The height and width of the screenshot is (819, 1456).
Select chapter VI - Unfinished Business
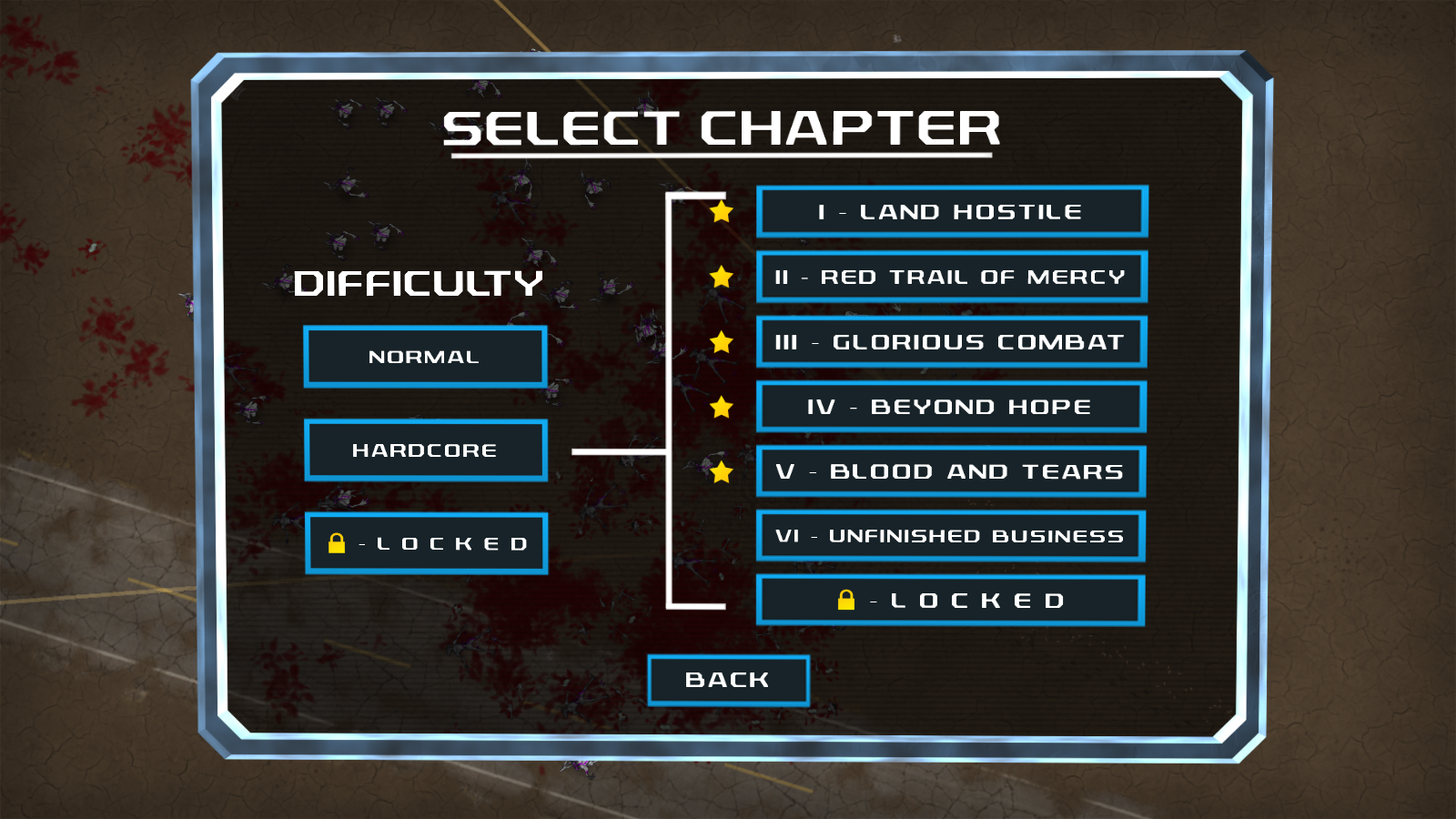coord(951,536)
